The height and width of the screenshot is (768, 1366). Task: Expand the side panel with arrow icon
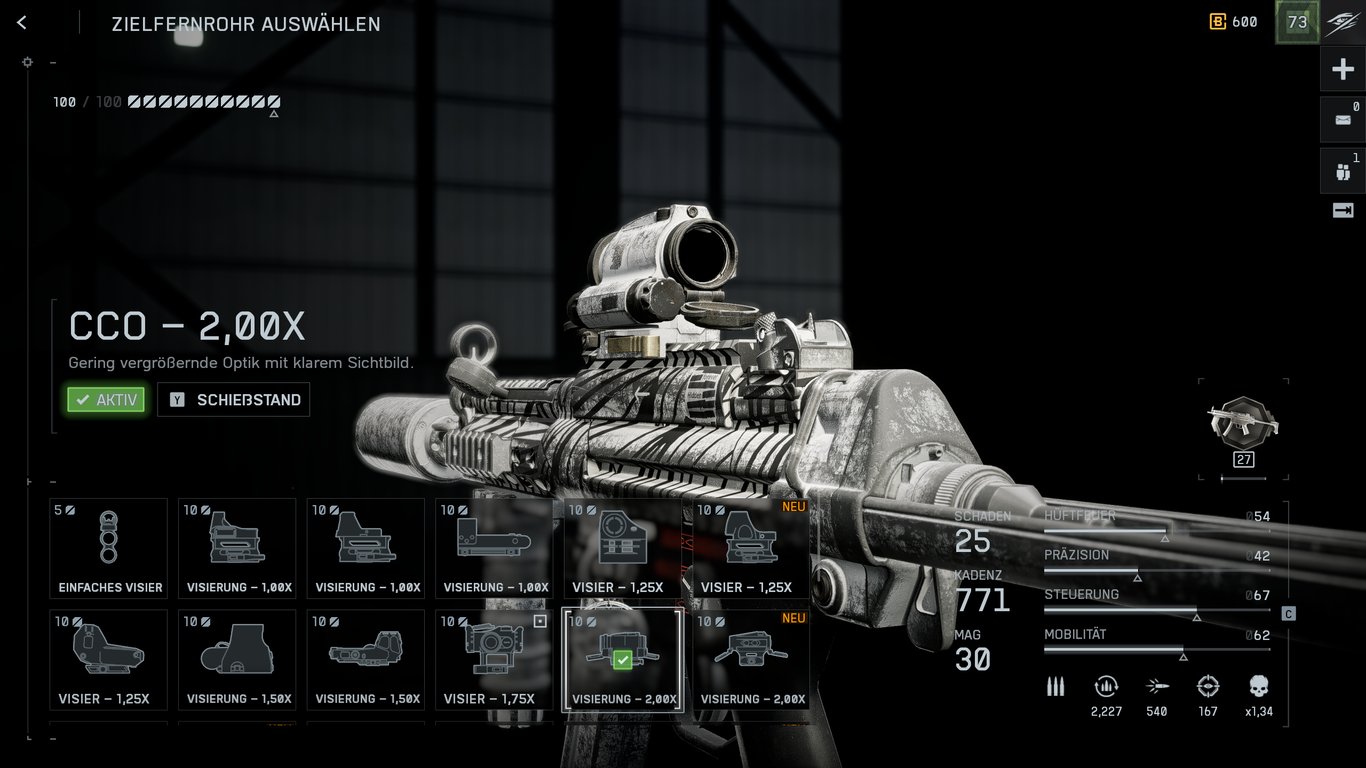click(1343, 210)
